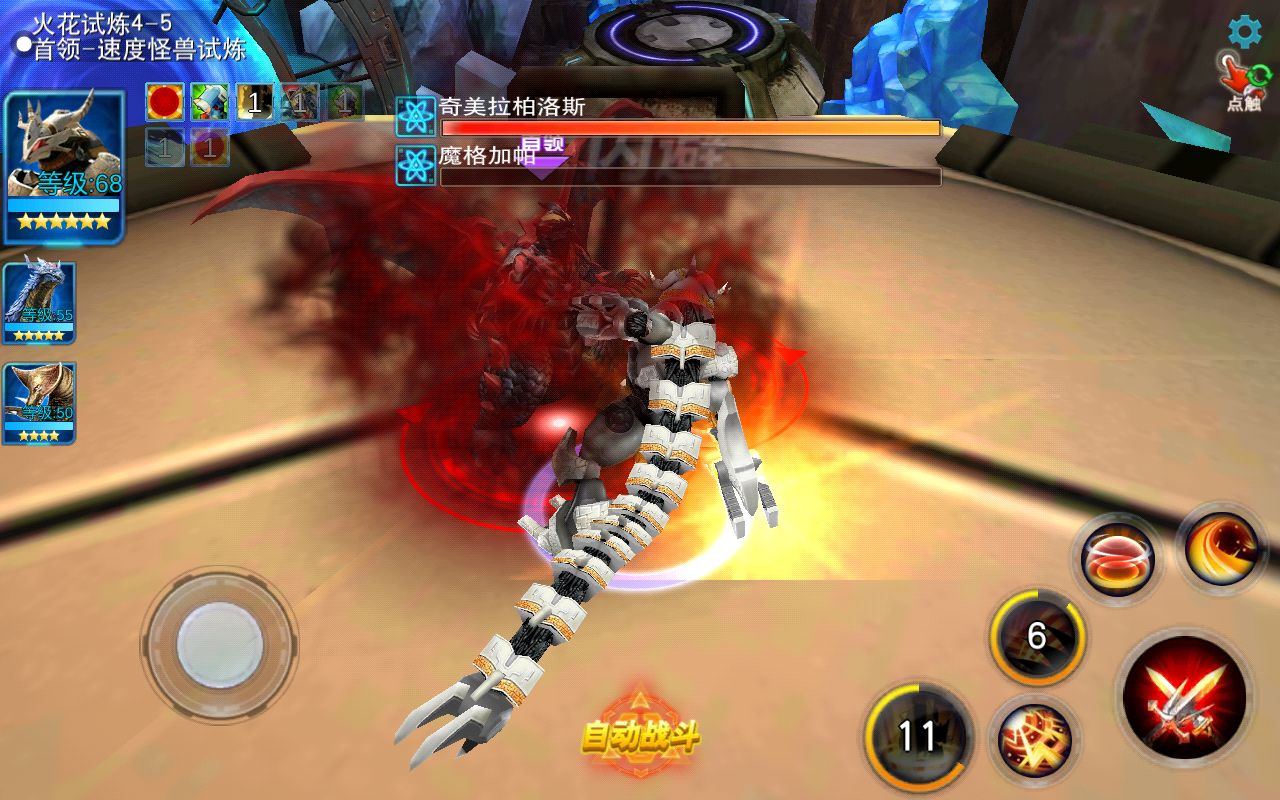Screen dimensions: 1280x800
Task: Activate the fiery swirl skill
Action: (x=1221, y=548)
